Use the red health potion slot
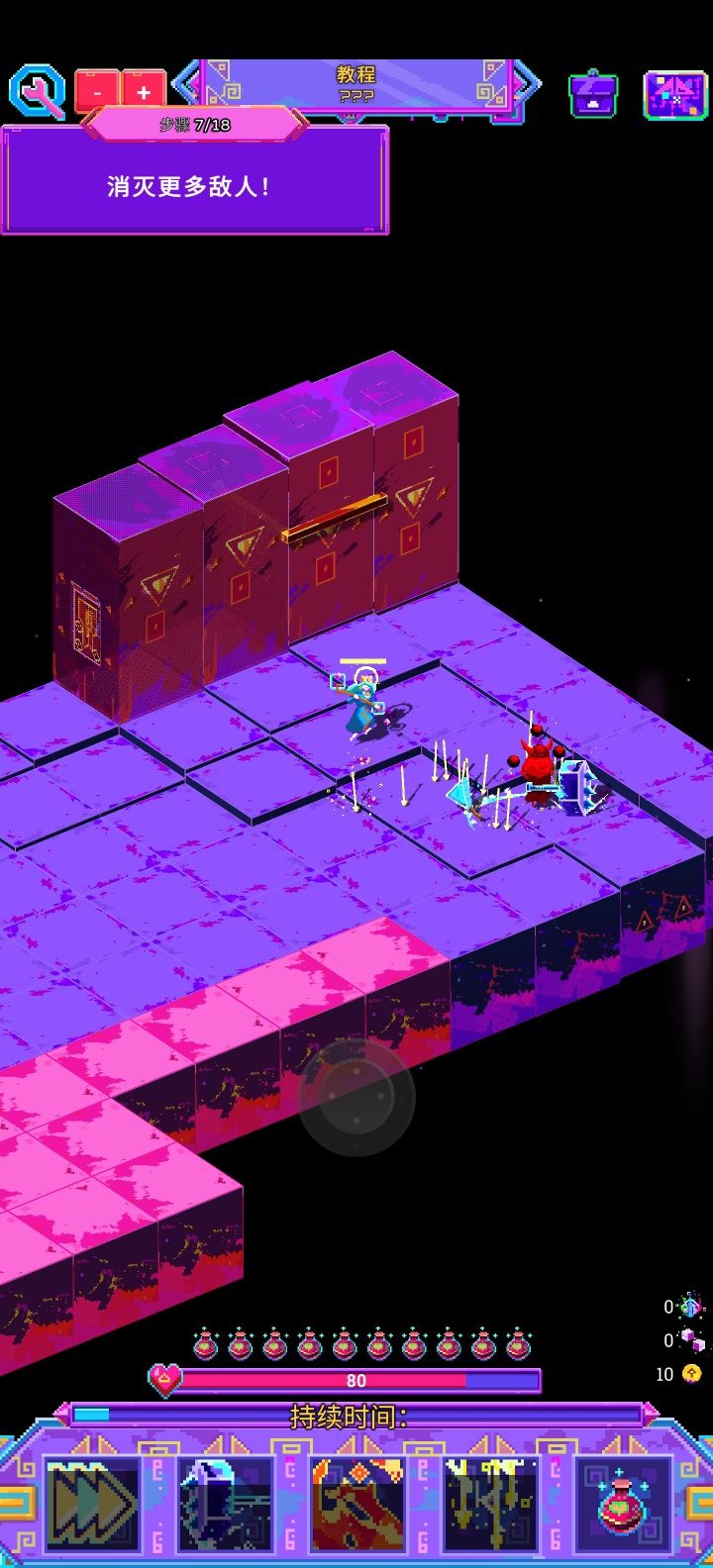This screenshot has height=1568, width=713. pos(624,1503)
